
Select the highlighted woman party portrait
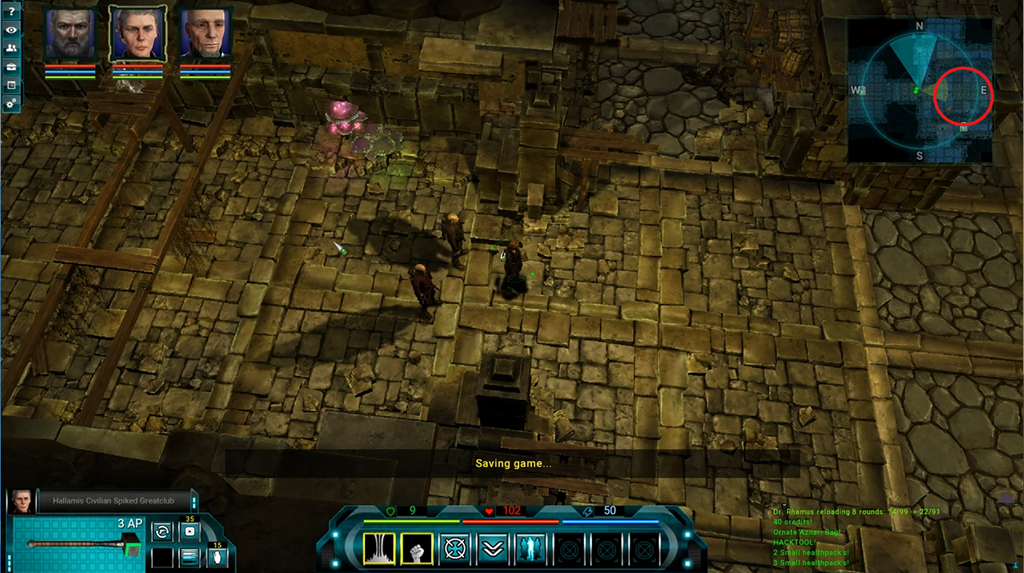coord(137,34)
